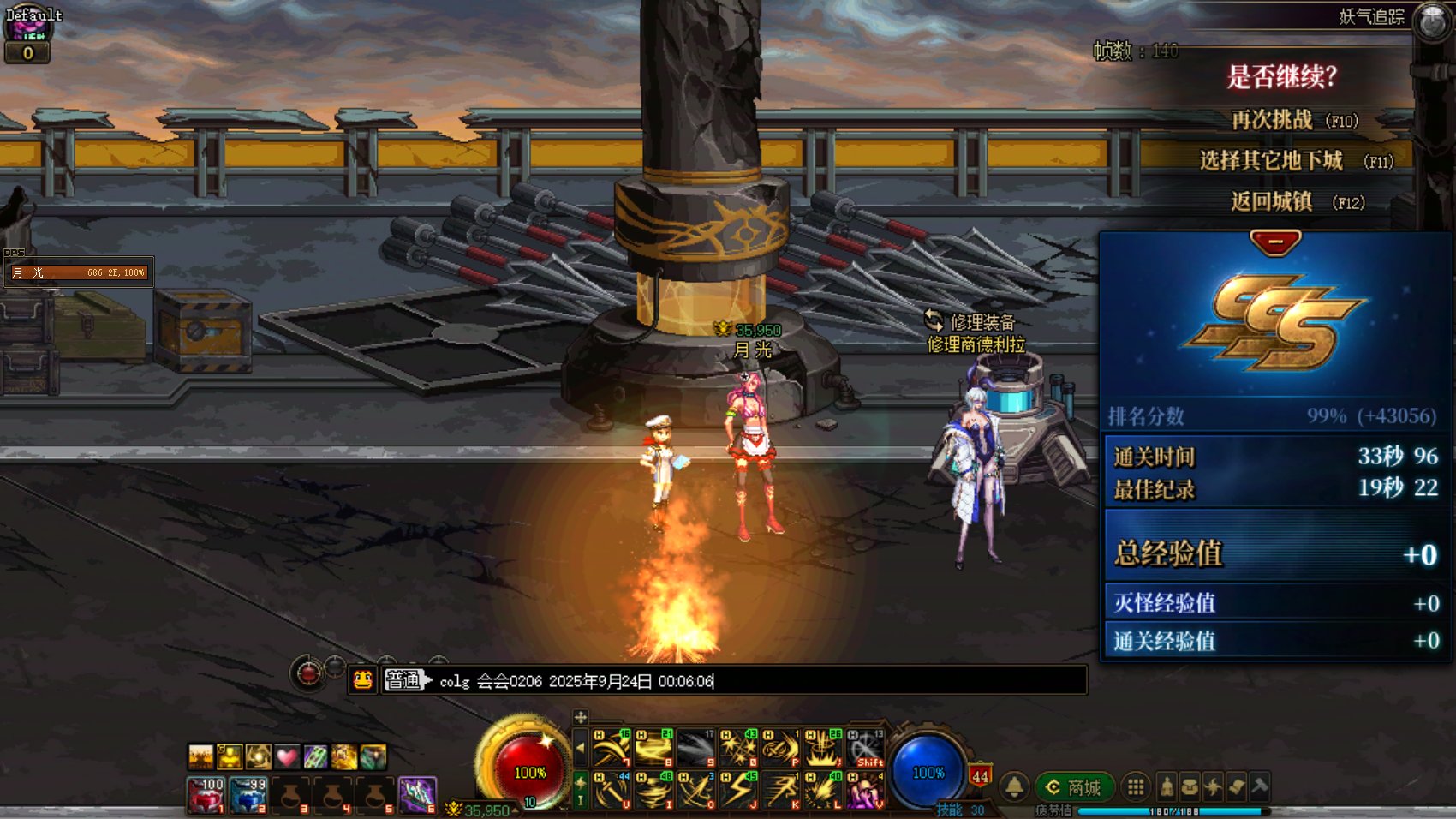Screen dimensions: 1456x819
Task: Activate the lightning bolt skill
Action: [738, 790]
